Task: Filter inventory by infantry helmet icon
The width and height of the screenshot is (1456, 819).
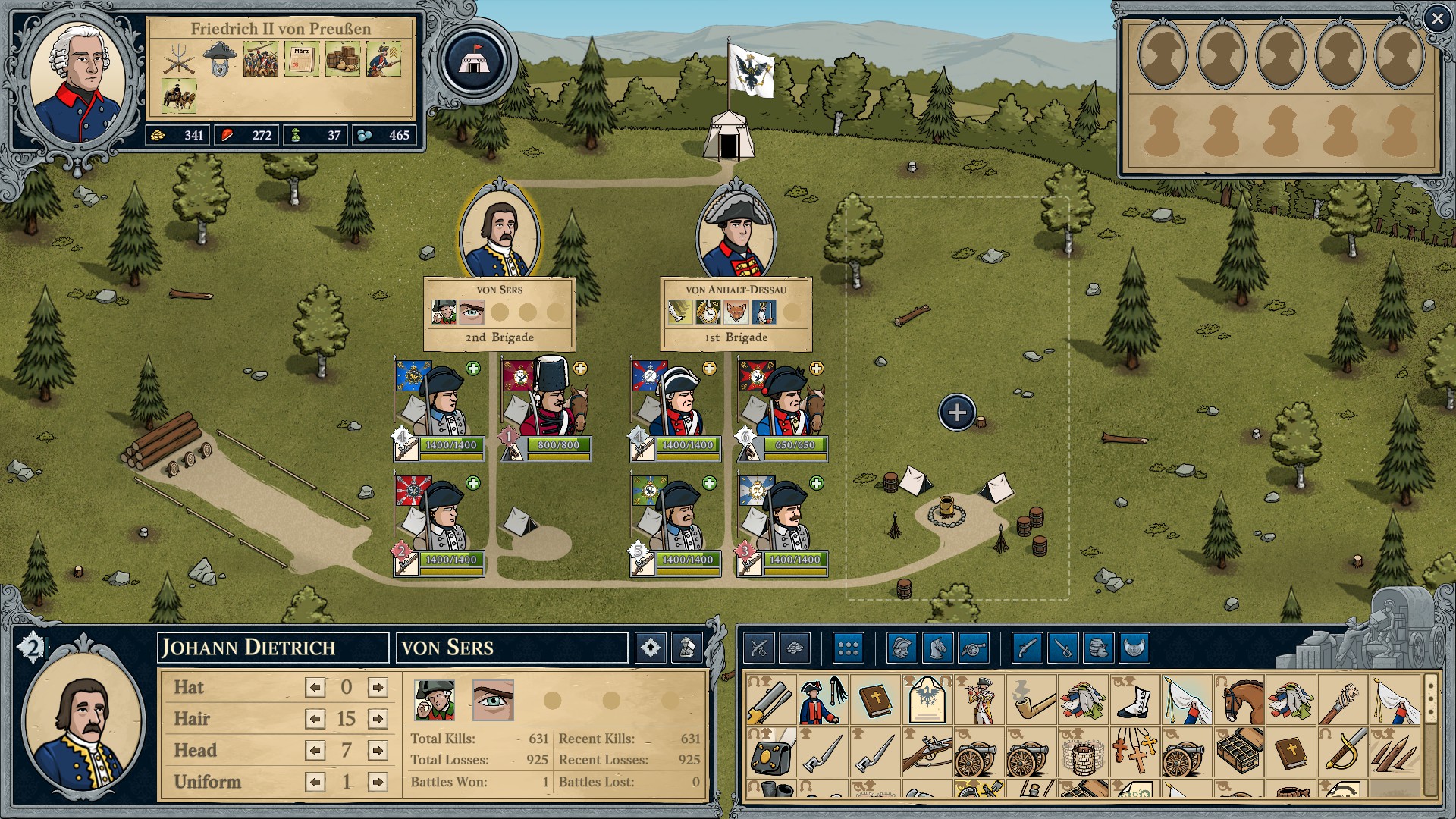Action: (902, 648)
